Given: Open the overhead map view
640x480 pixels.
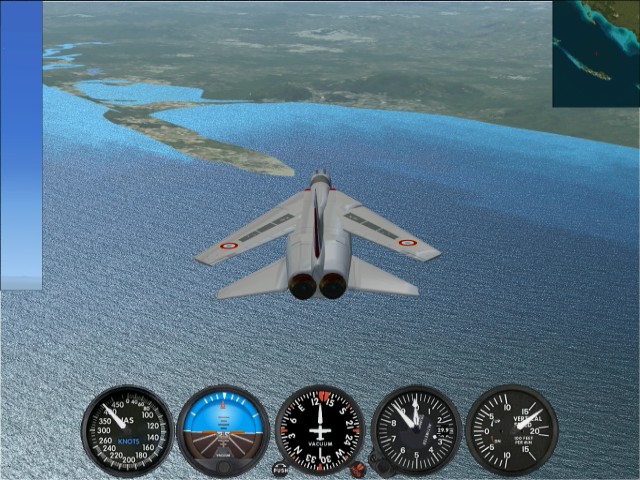Looking at the screenshot, I should tap(596, 53).
